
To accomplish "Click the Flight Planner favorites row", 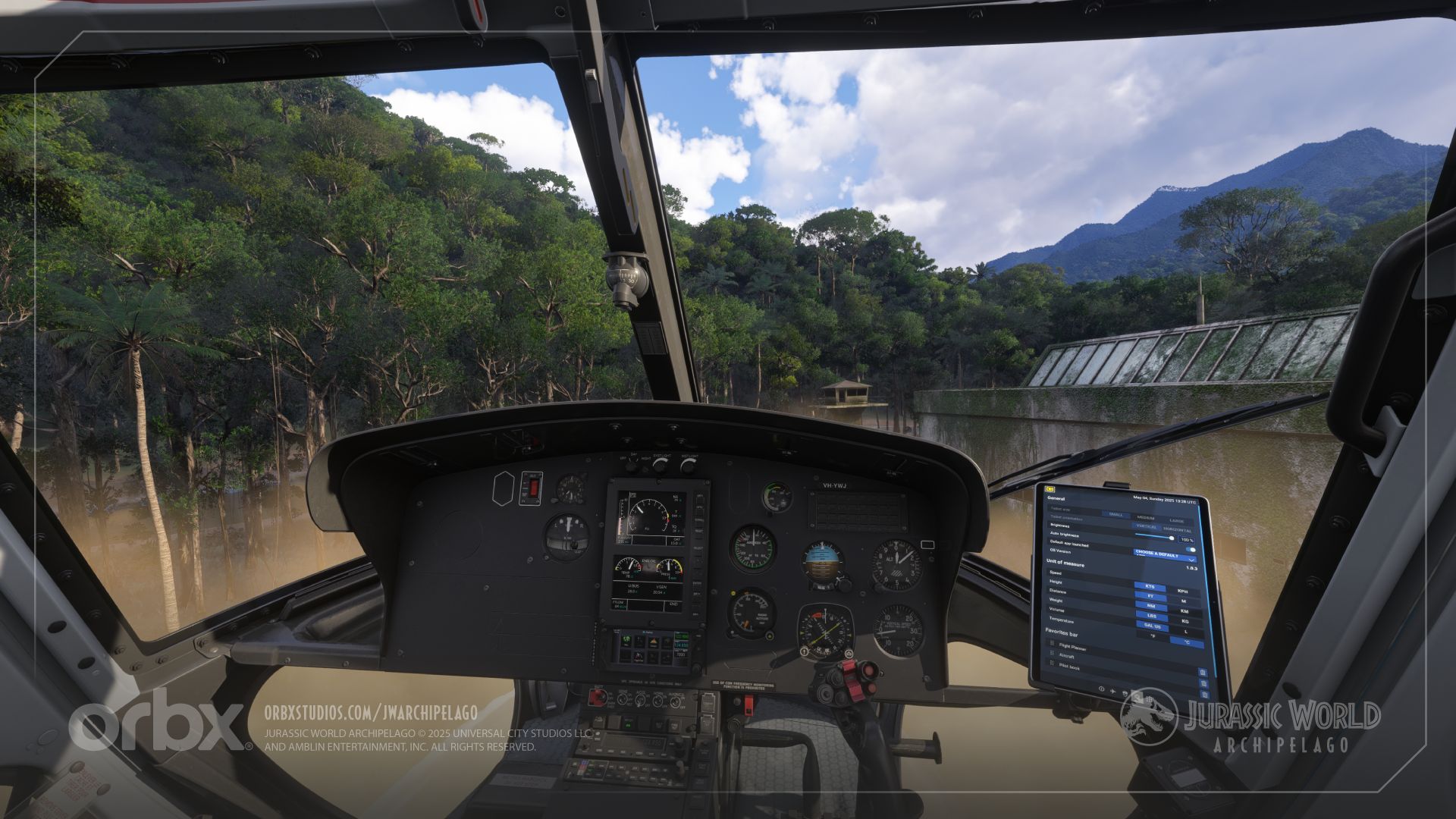I will point(1072,648).
